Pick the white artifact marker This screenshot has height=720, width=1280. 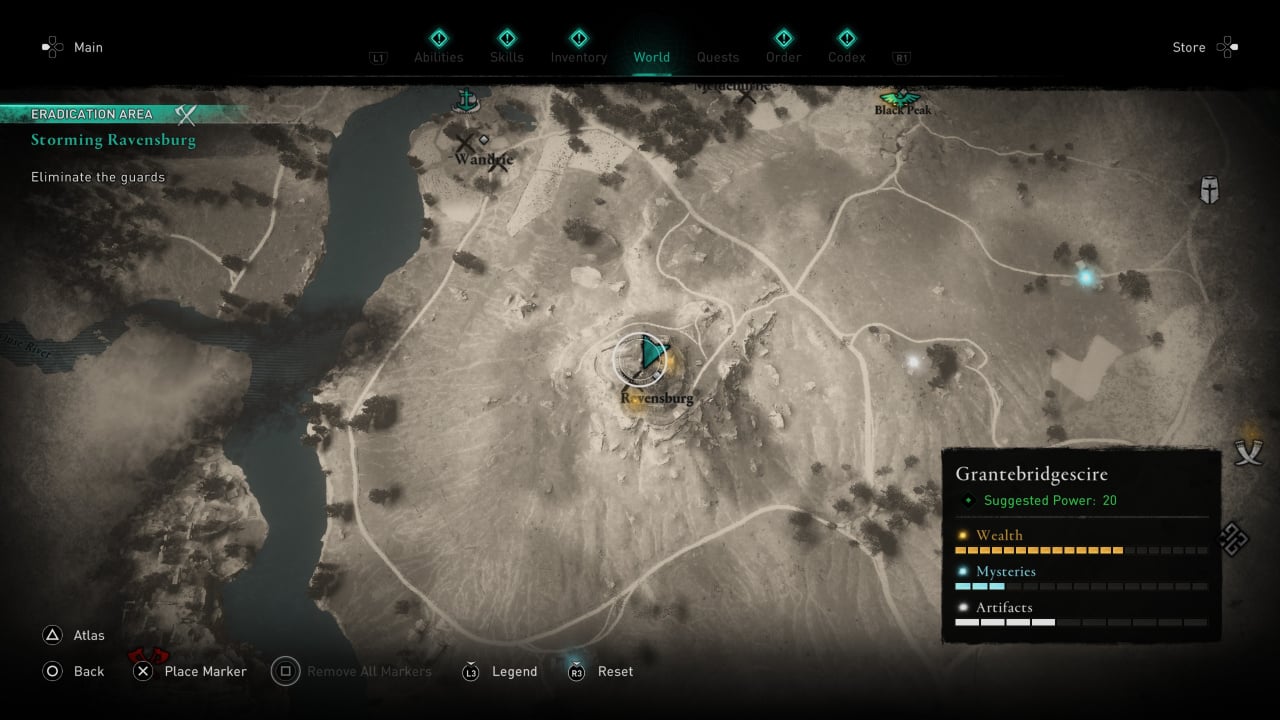coord(912,362)
